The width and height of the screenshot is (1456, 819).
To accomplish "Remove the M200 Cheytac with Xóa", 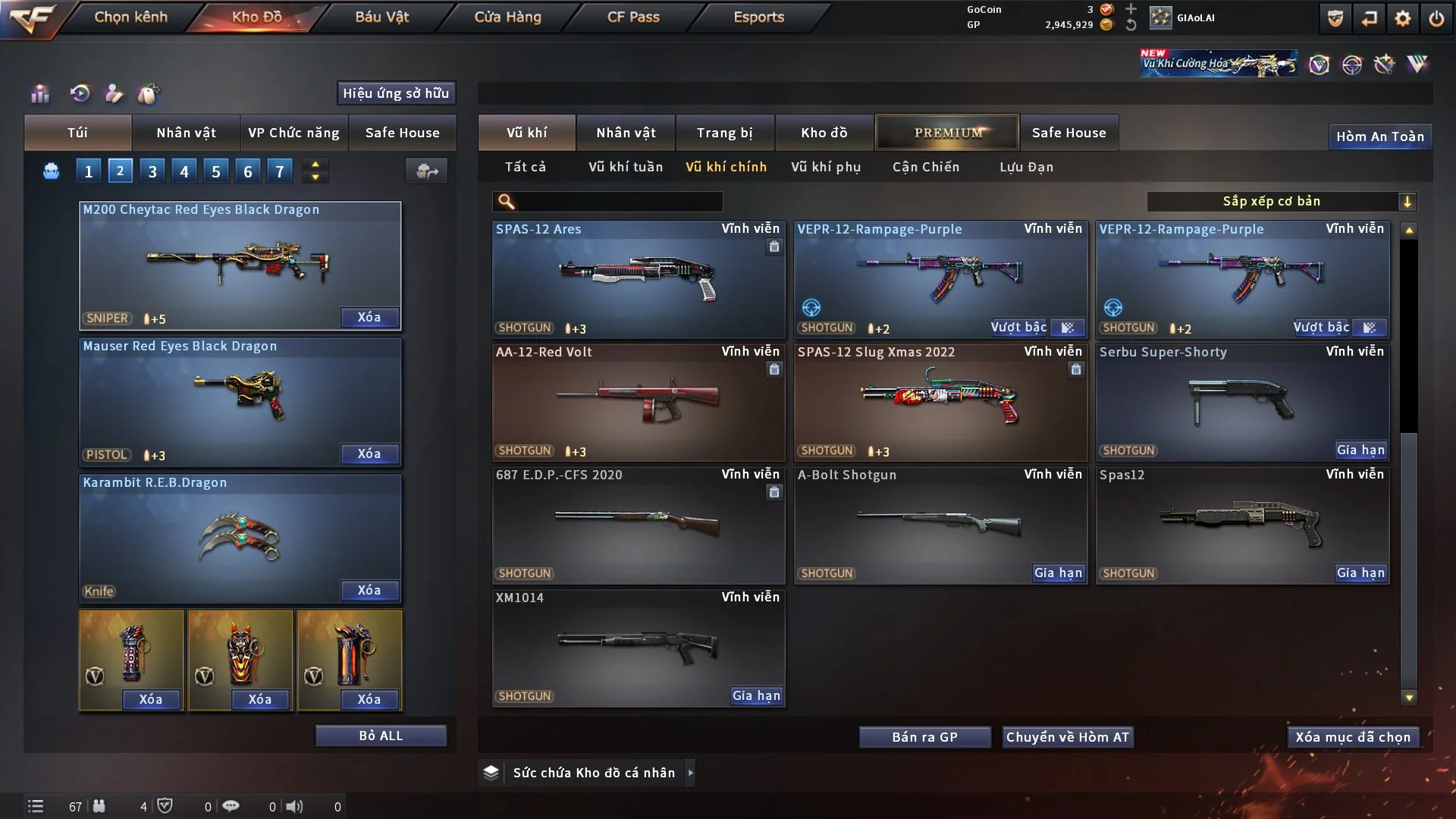I will [x=369, y=318].
